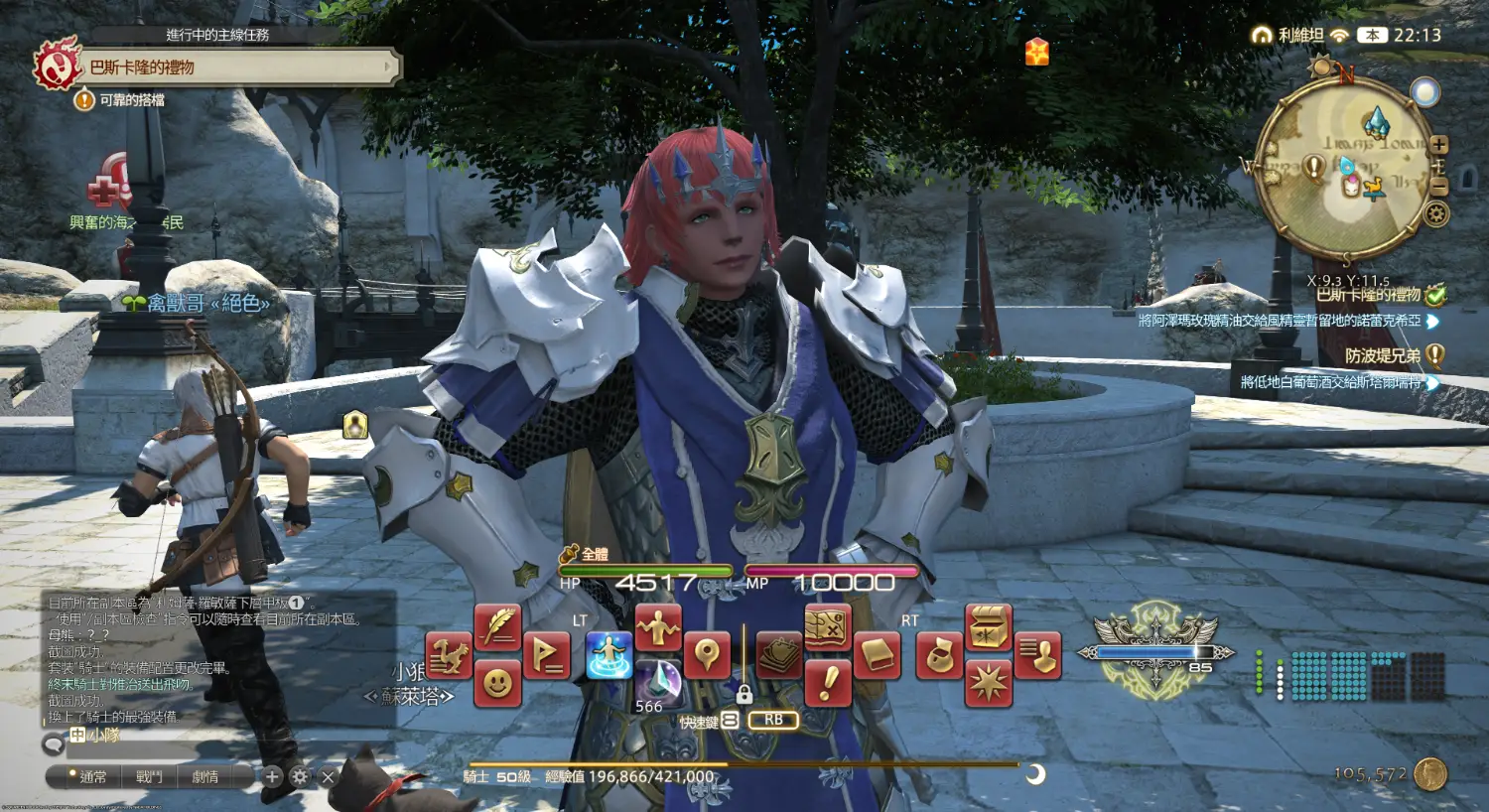Open the orange gift box notification icon
This screenshot has height=812, width=1489.
click(1037, 52)
